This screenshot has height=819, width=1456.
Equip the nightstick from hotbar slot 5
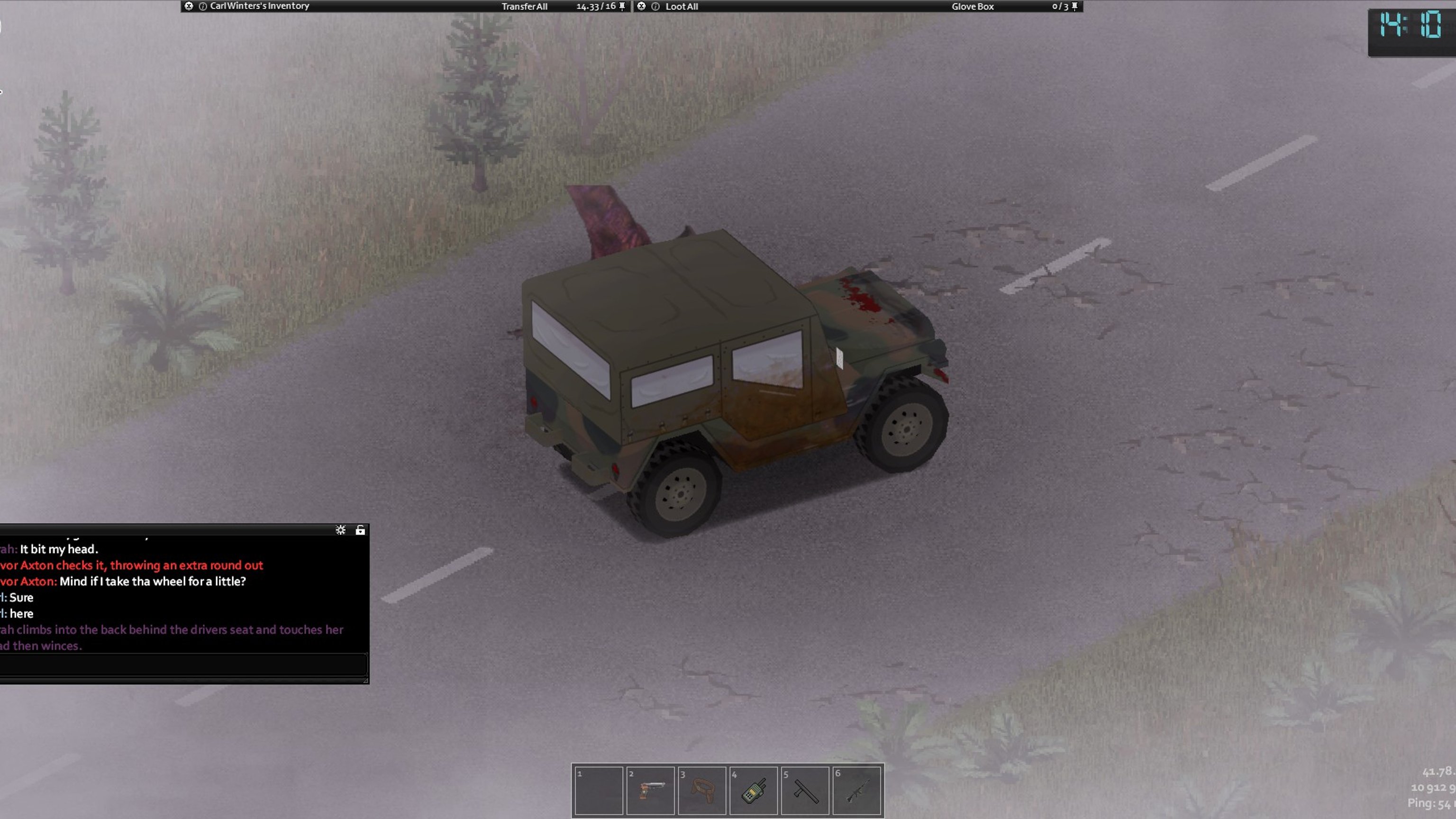tap(805, 791)
